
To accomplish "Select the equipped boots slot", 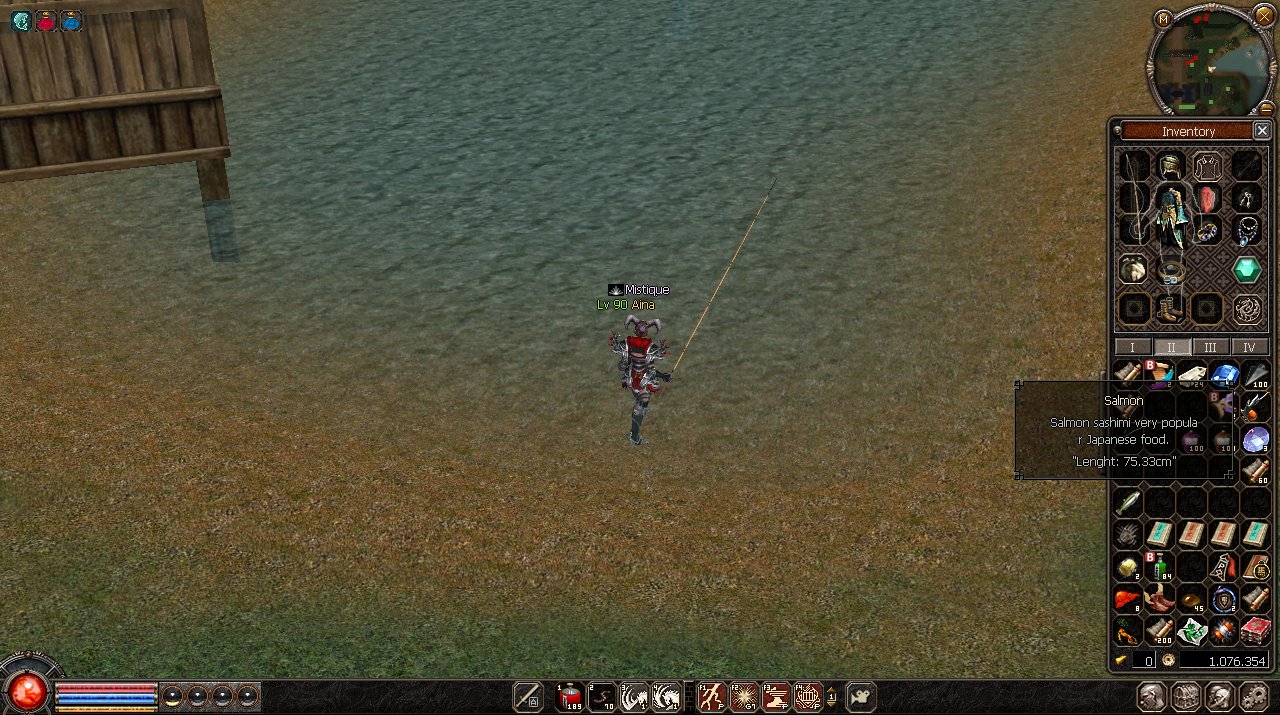I will click(1170, 307).
